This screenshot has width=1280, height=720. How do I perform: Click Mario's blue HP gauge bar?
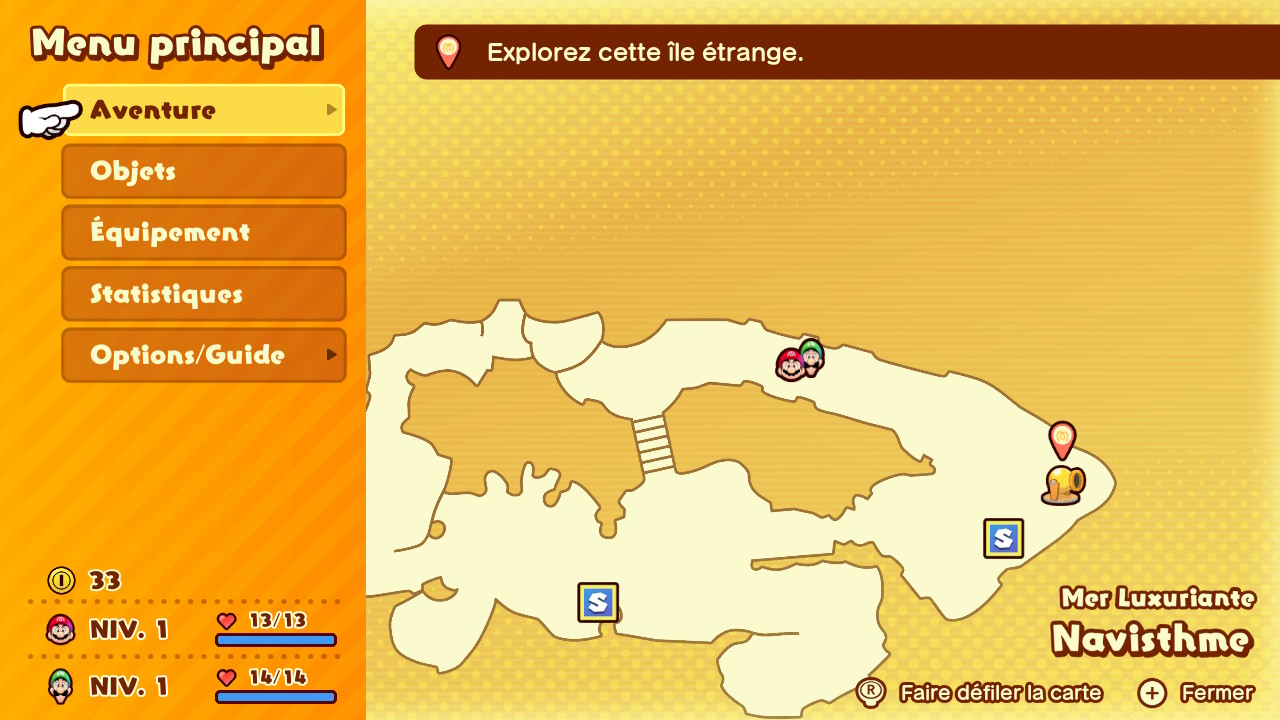[276, 639]
